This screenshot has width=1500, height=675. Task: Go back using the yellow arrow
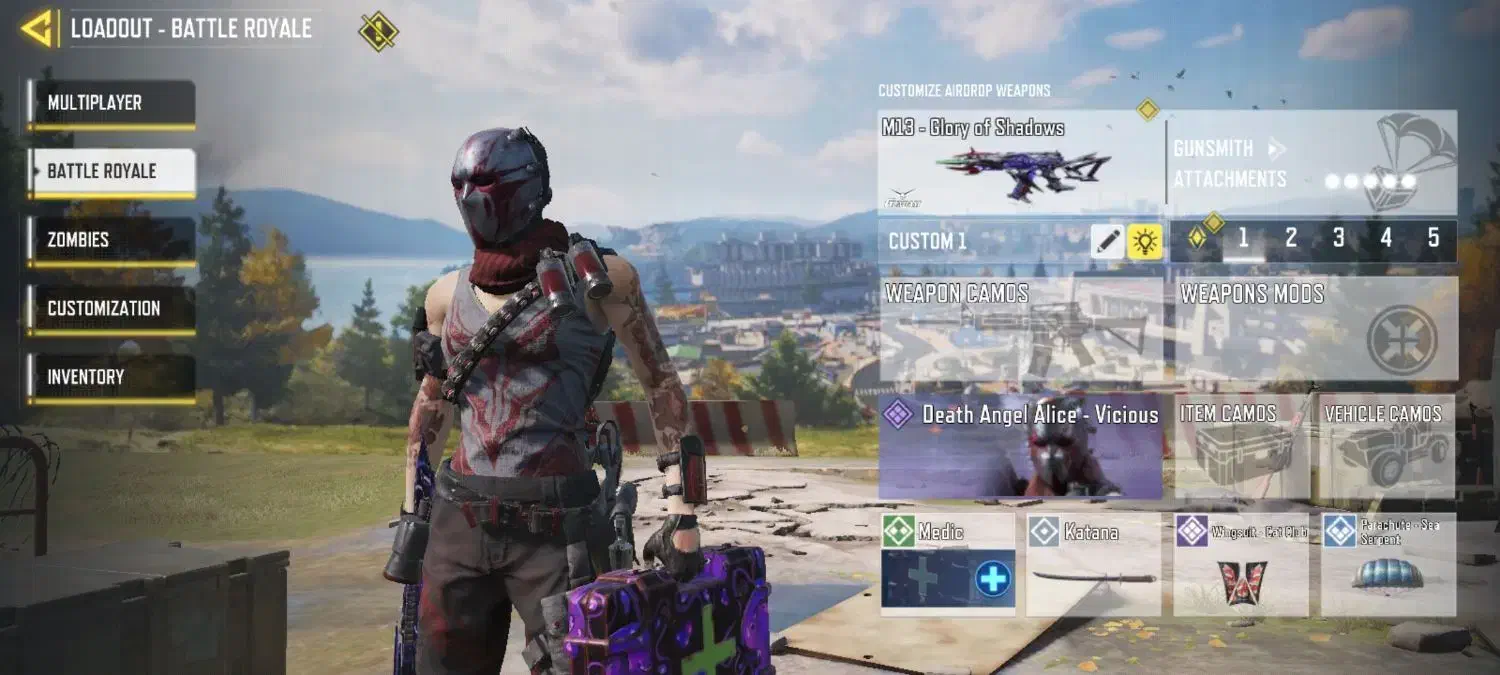click(38, 29)
